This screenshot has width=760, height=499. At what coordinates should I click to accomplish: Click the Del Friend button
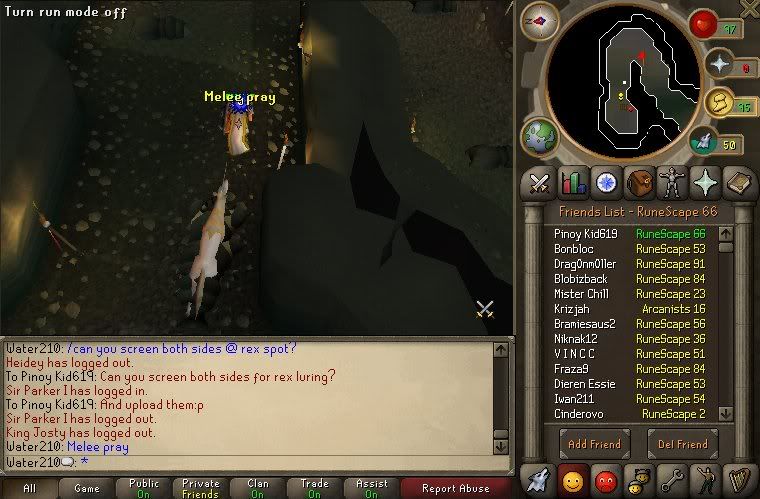pyautogui.click(x=683, y=444)
